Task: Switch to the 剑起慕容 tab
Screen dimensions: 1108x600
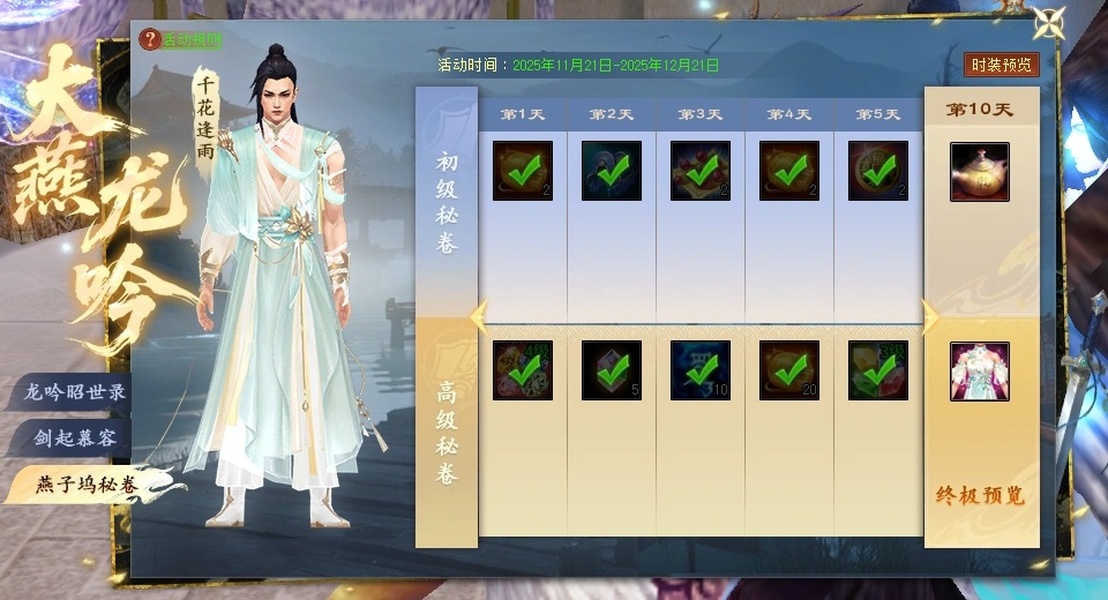Action: 75,439
